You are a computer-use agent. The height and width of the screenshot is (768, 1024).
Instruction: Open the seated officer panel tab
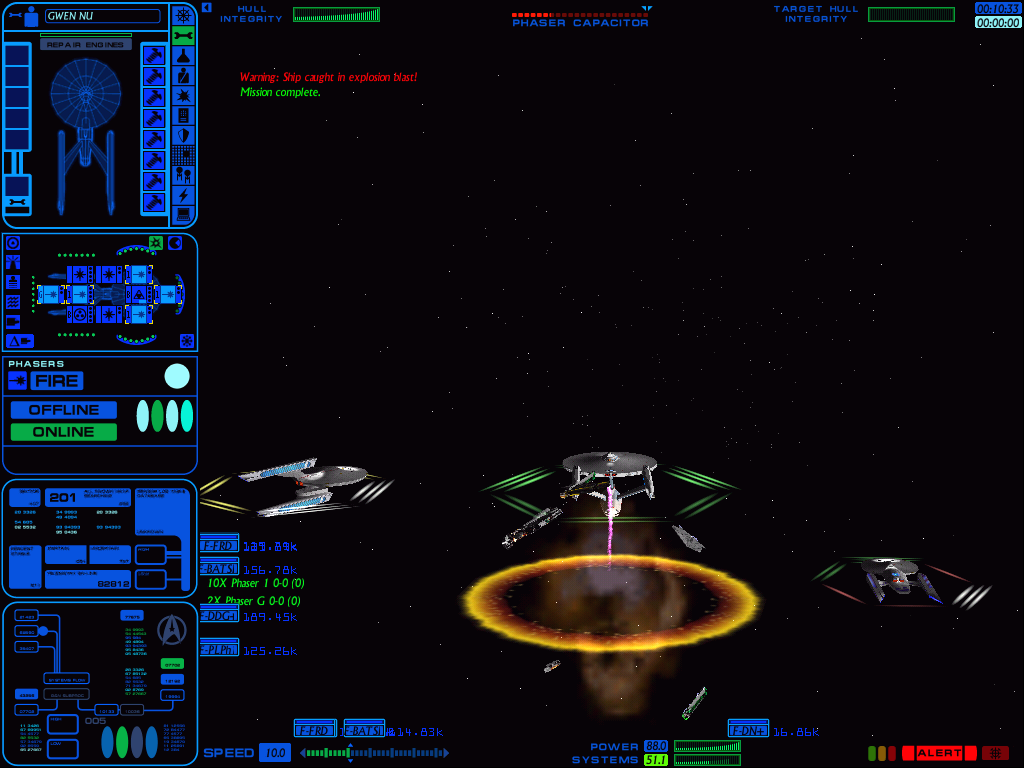tap(183, 76)
